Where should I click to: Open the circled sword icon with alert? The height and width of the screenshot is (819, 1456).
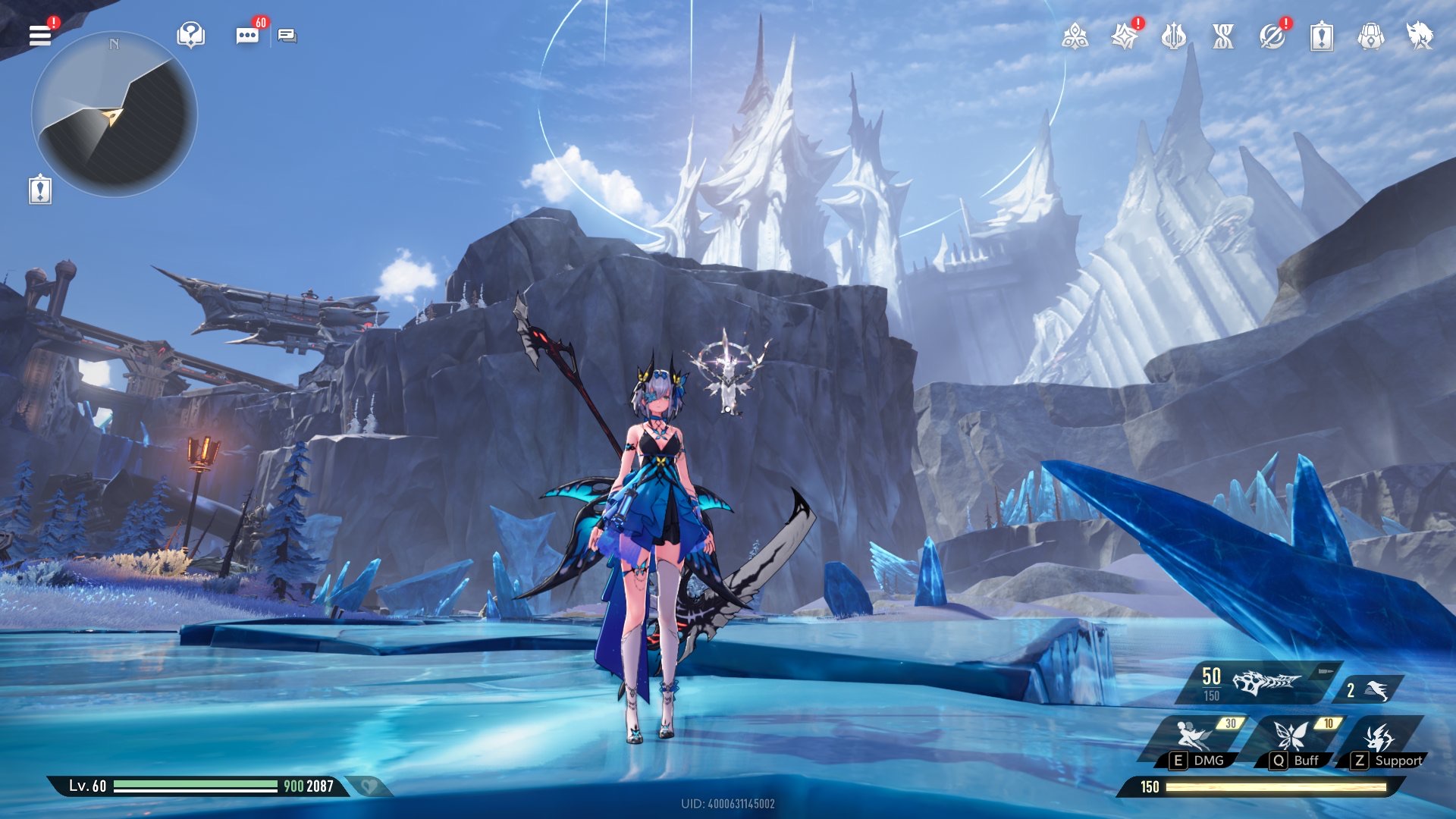pos(1272,36)
